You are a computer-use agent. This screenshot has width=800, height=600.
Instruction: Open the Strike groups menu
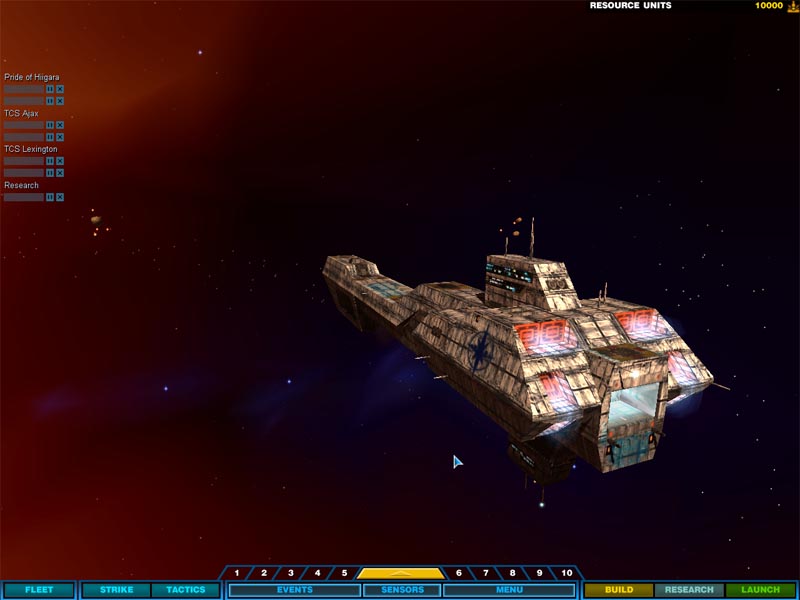[x=116, y=590]
